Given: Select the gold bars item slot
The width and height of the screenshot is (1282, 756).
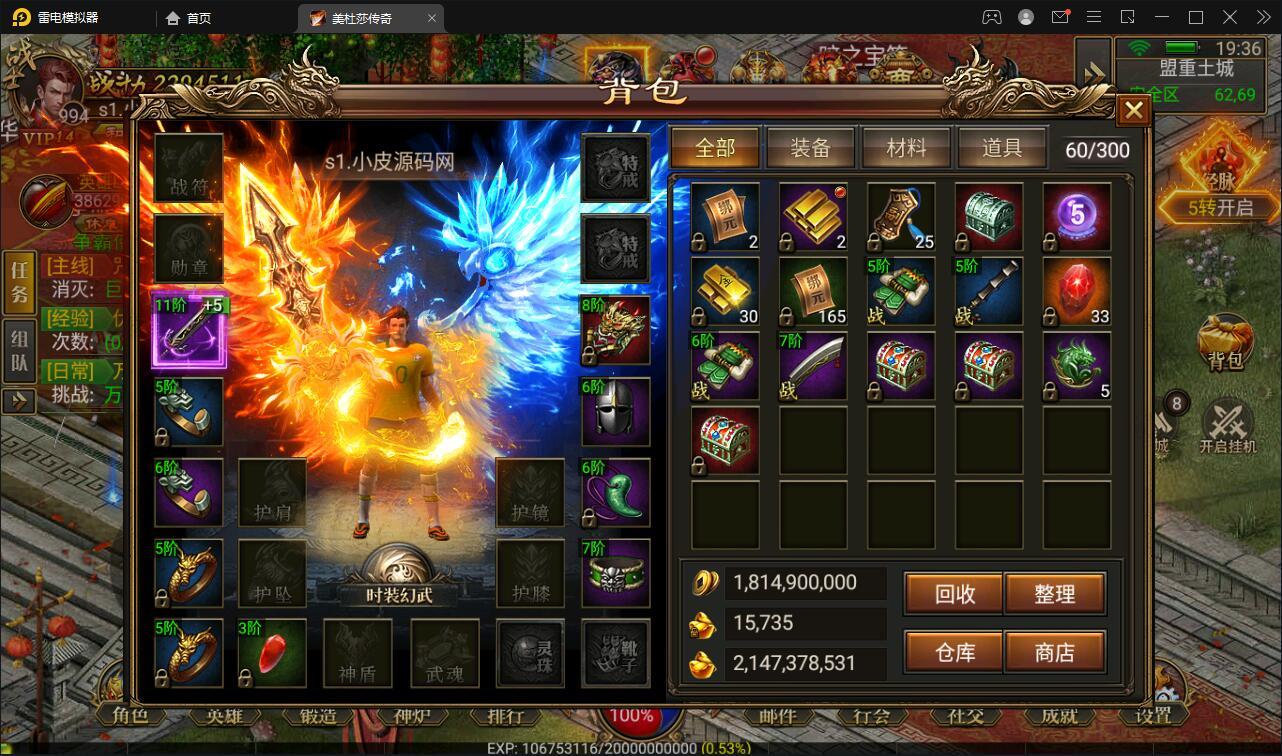Looking at the screenshot, I should 813,216.
